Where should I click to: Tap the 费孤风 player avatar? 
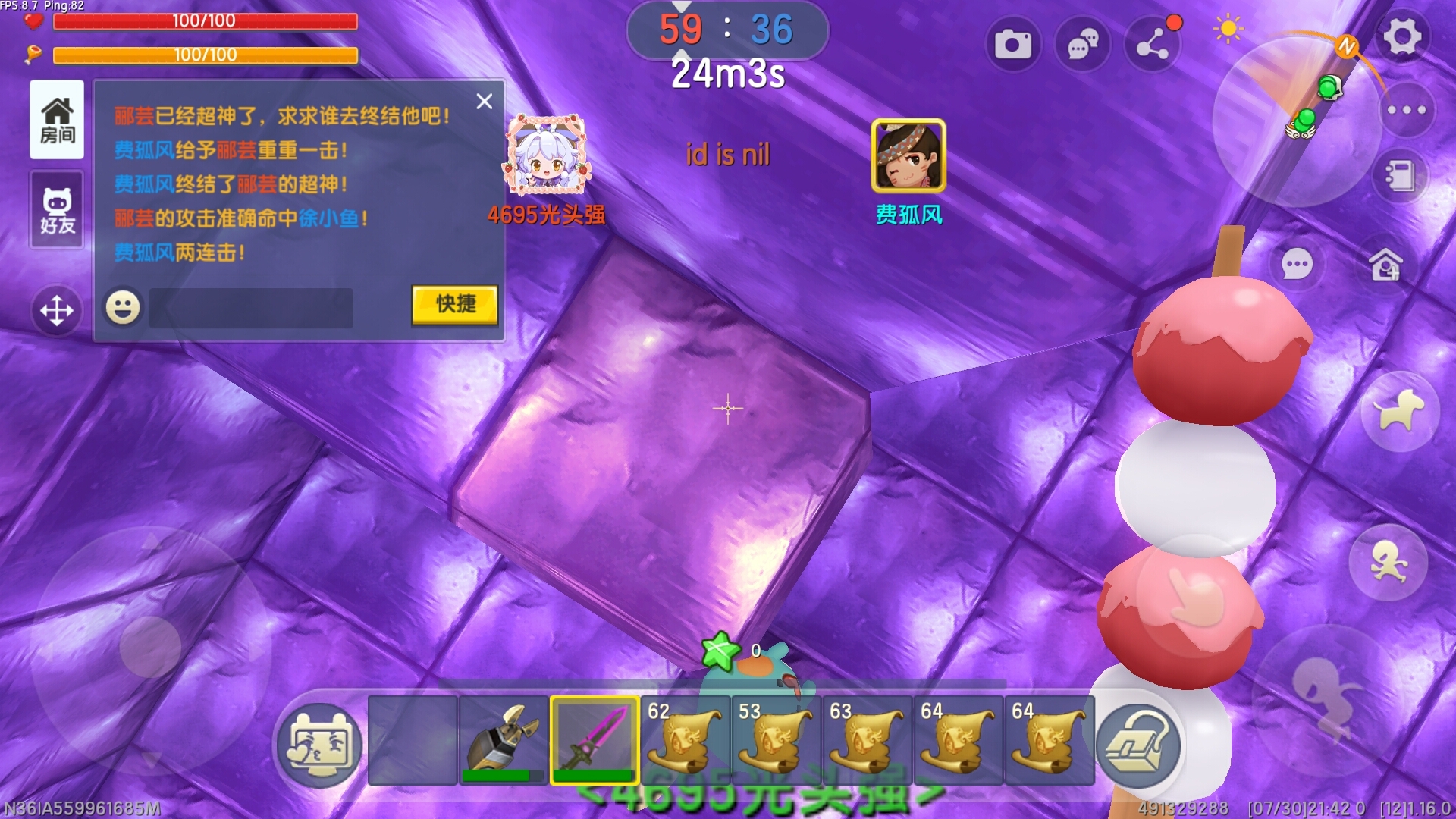(908, 156)
